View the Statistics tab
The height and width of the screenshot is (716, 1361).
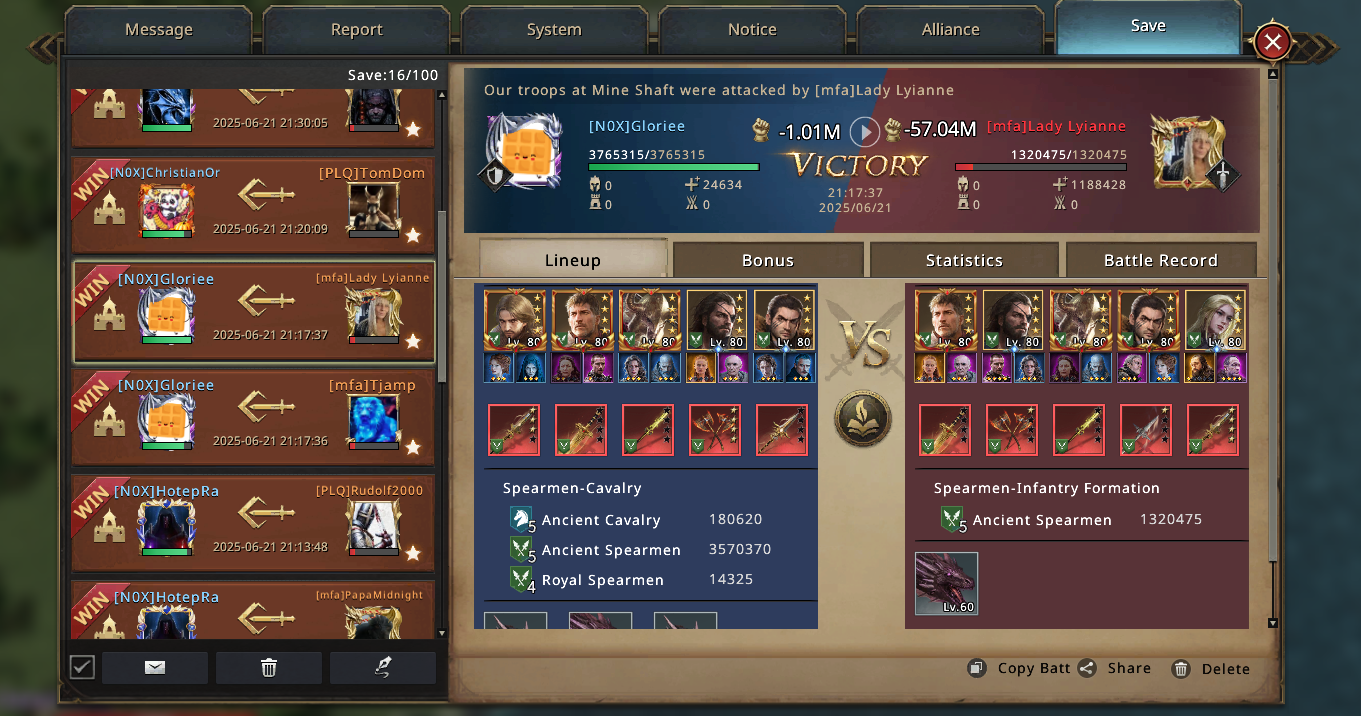[963, 260]
